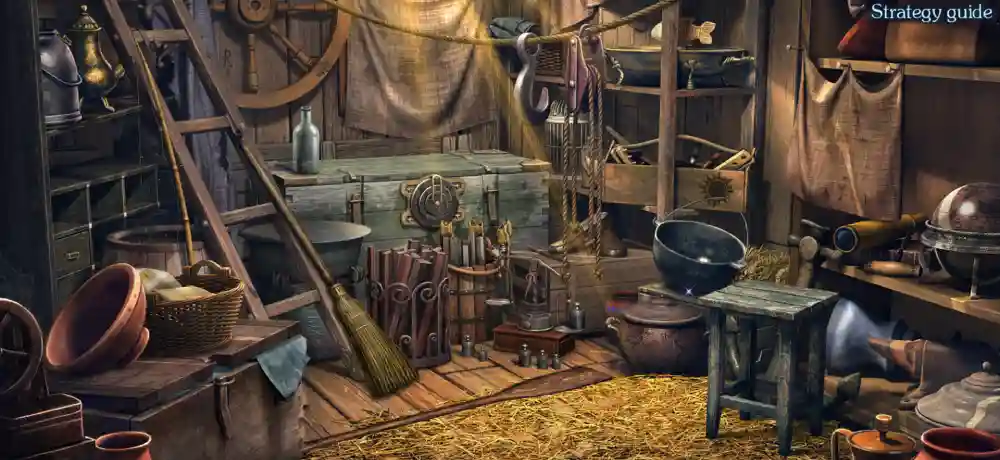The image size is (1000, 460).
Task: Open the Strategy guide
Action: coord(932,12)
